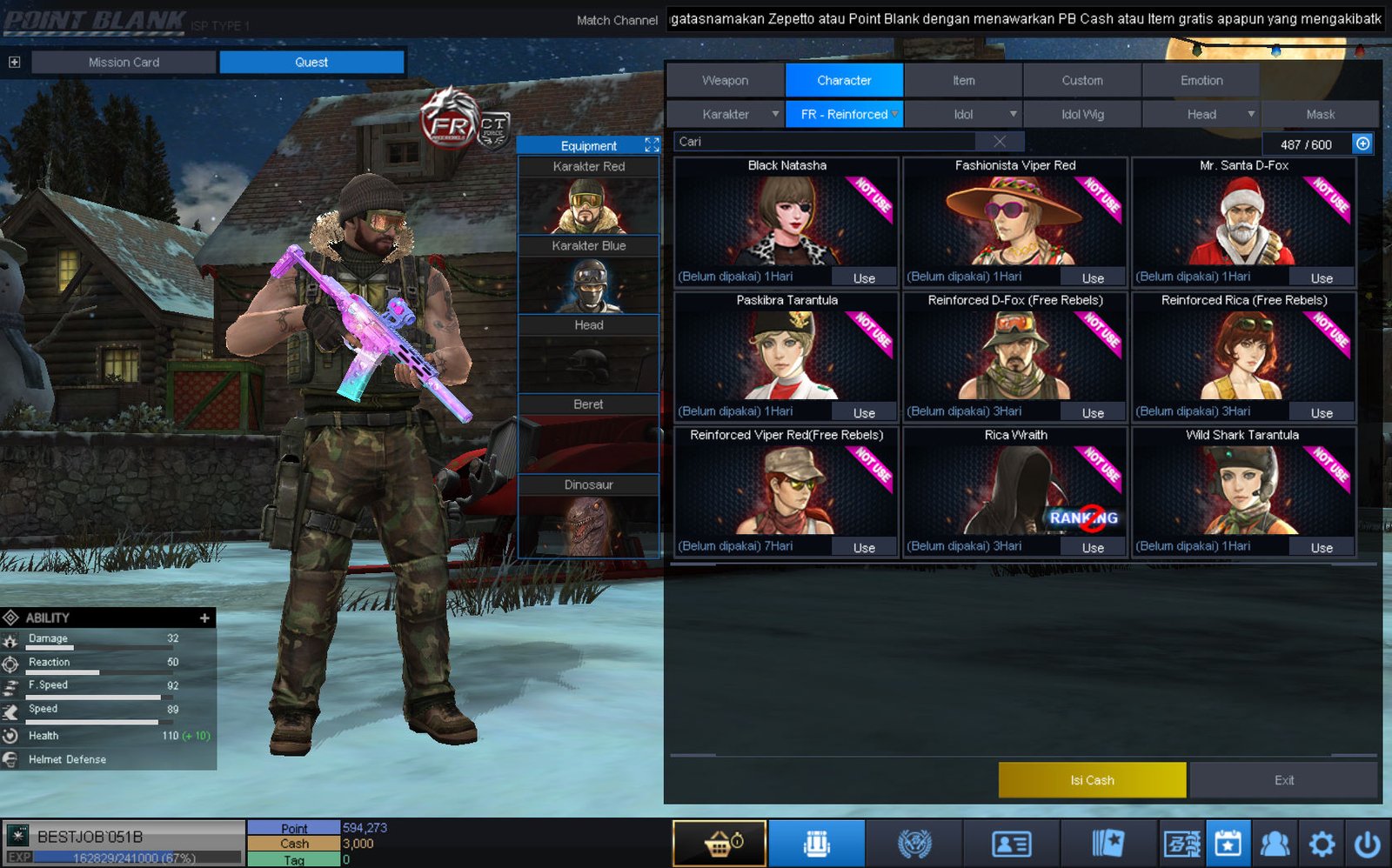Open the Mission Card tab

pos(124,62)
